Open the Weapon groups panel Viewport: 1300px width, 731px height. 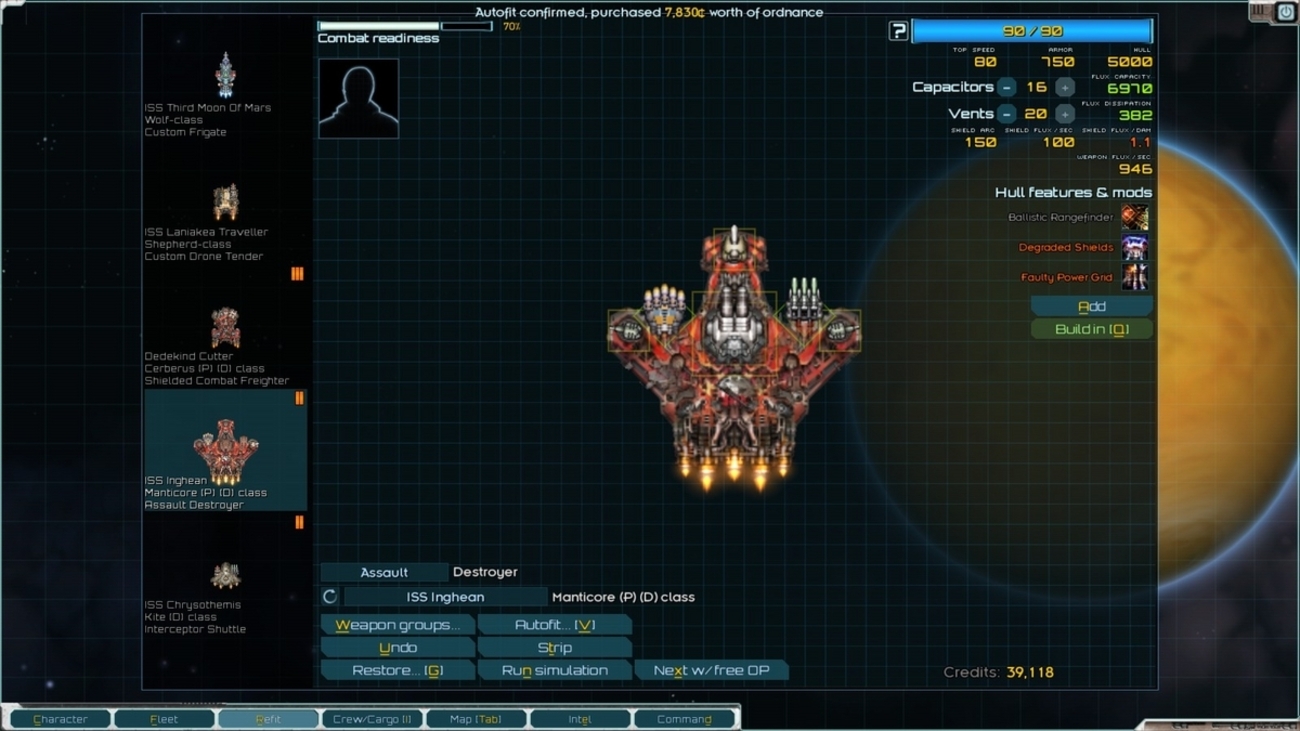pyautogui.click(x=397, y=625)
